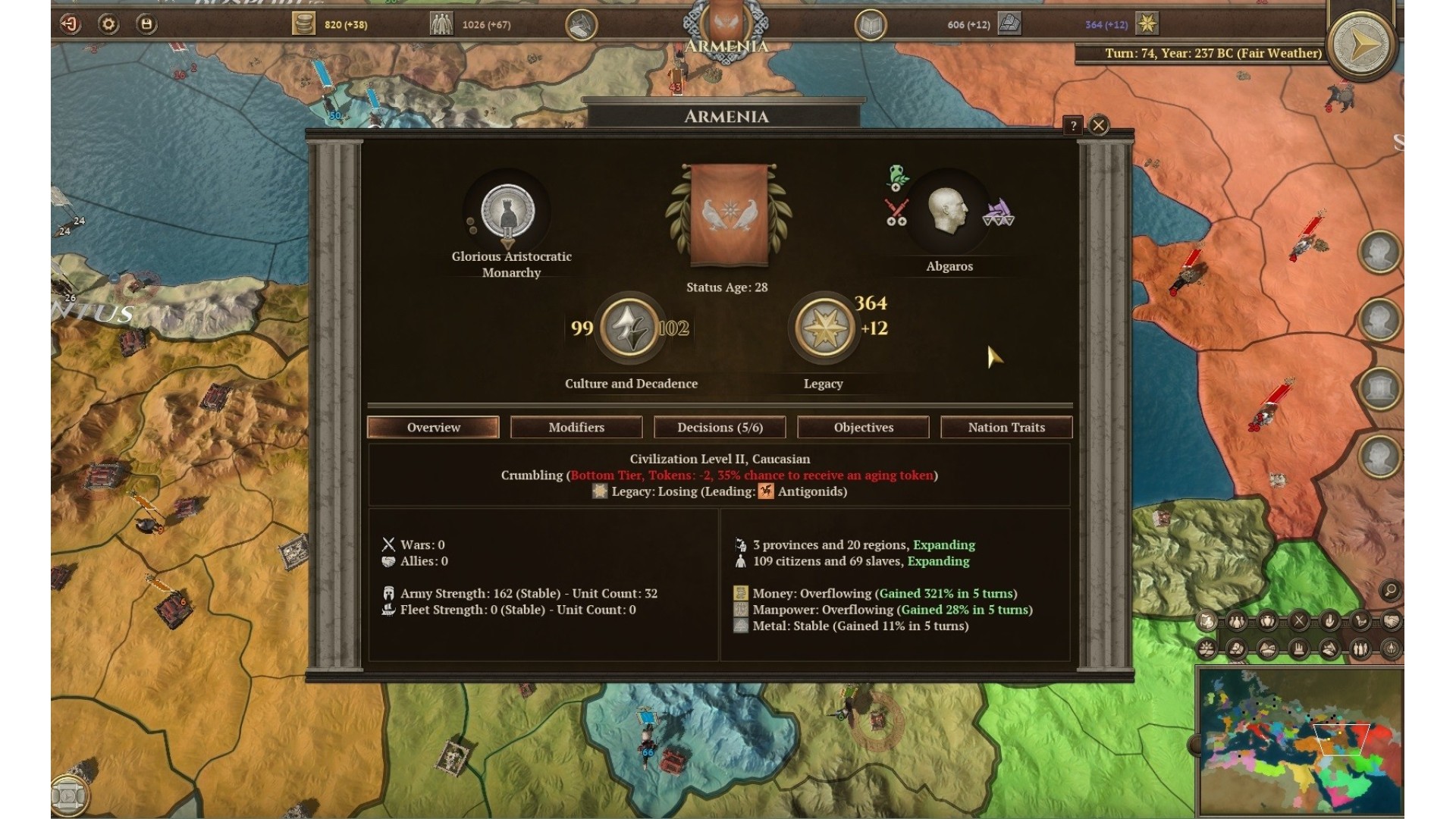Select the Overview tab
The image size is (1456, 819).
pyautogui.click(x=433, y=427)
